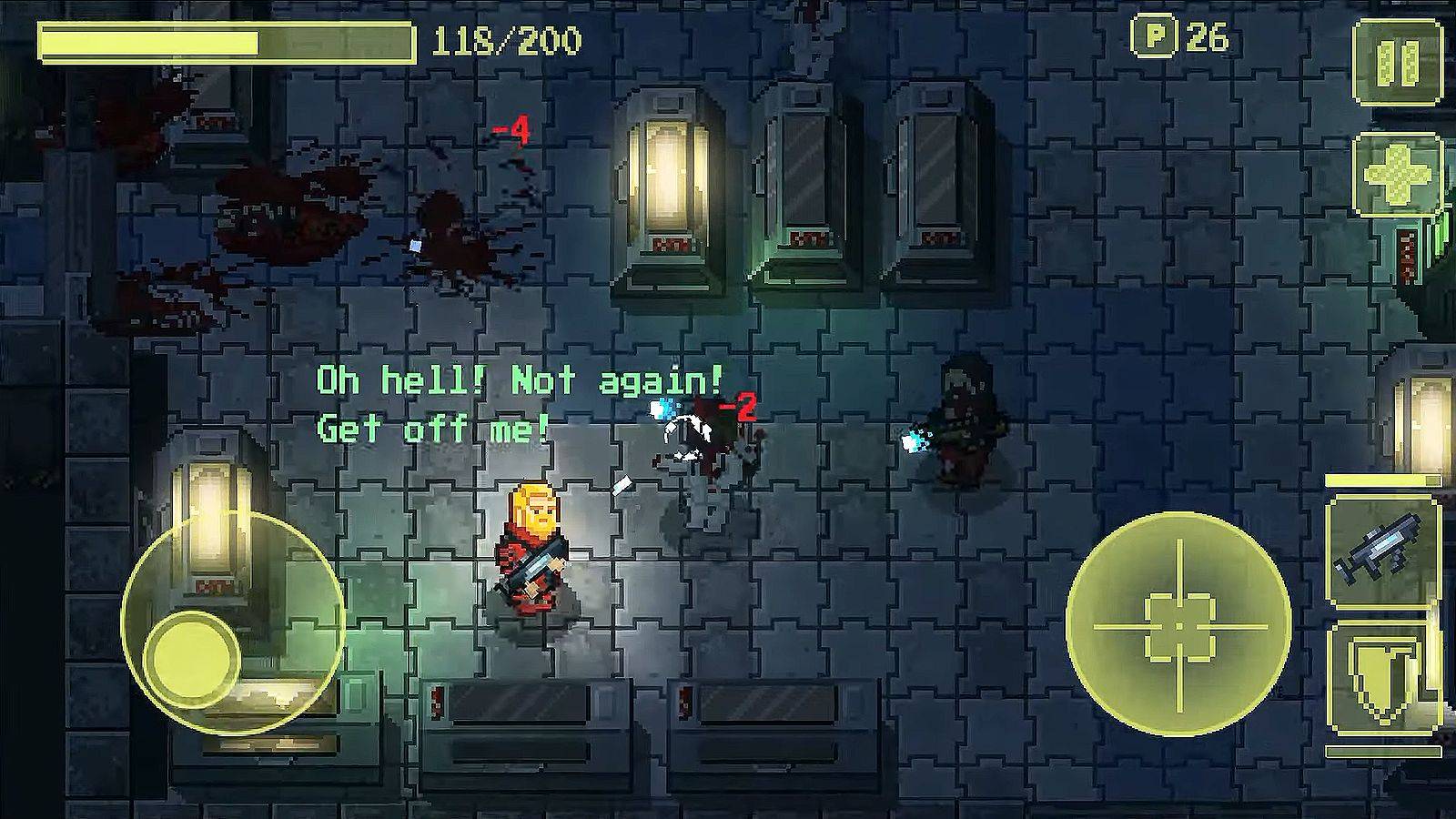
Task: Tap the virtual movement joystick
Action: (193, 653)
